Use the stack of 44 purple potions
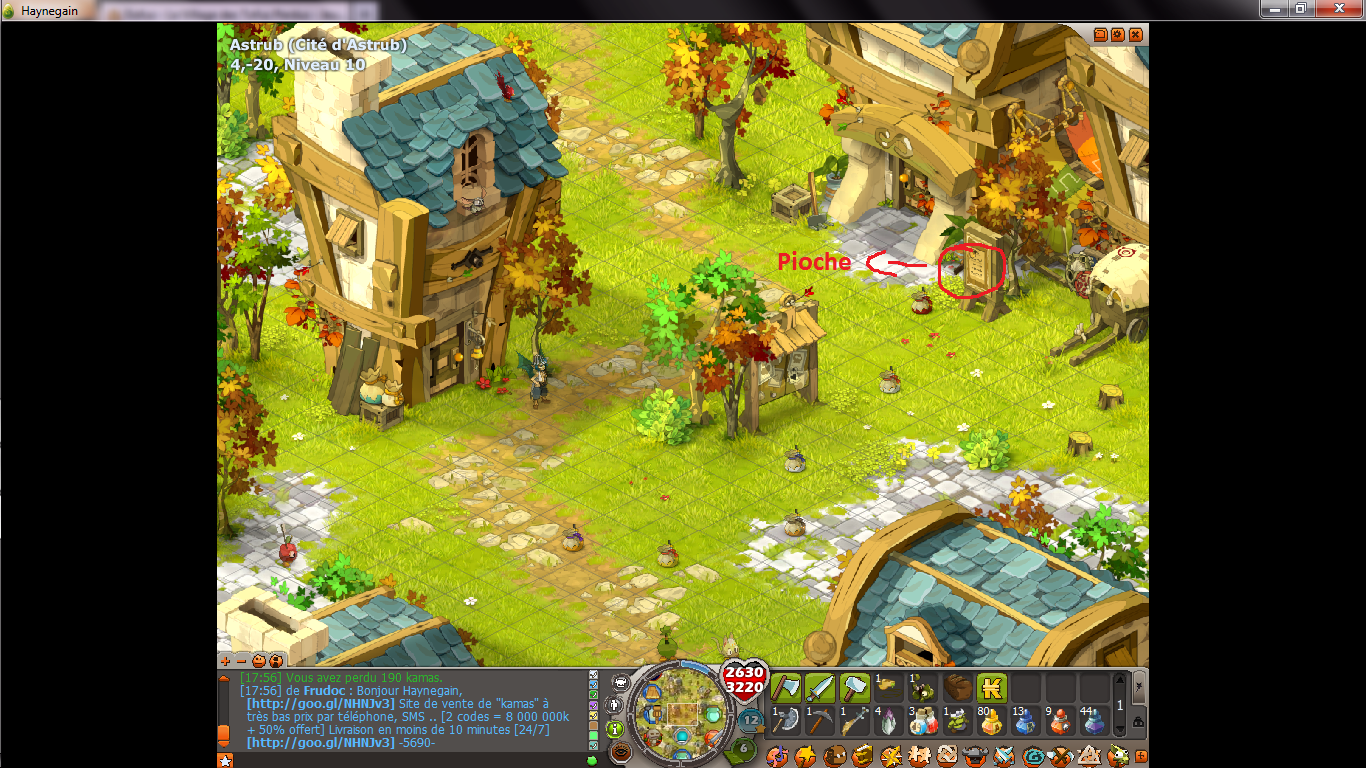This screenshot has width=1366, height=768. click(x=1093, y=721)
